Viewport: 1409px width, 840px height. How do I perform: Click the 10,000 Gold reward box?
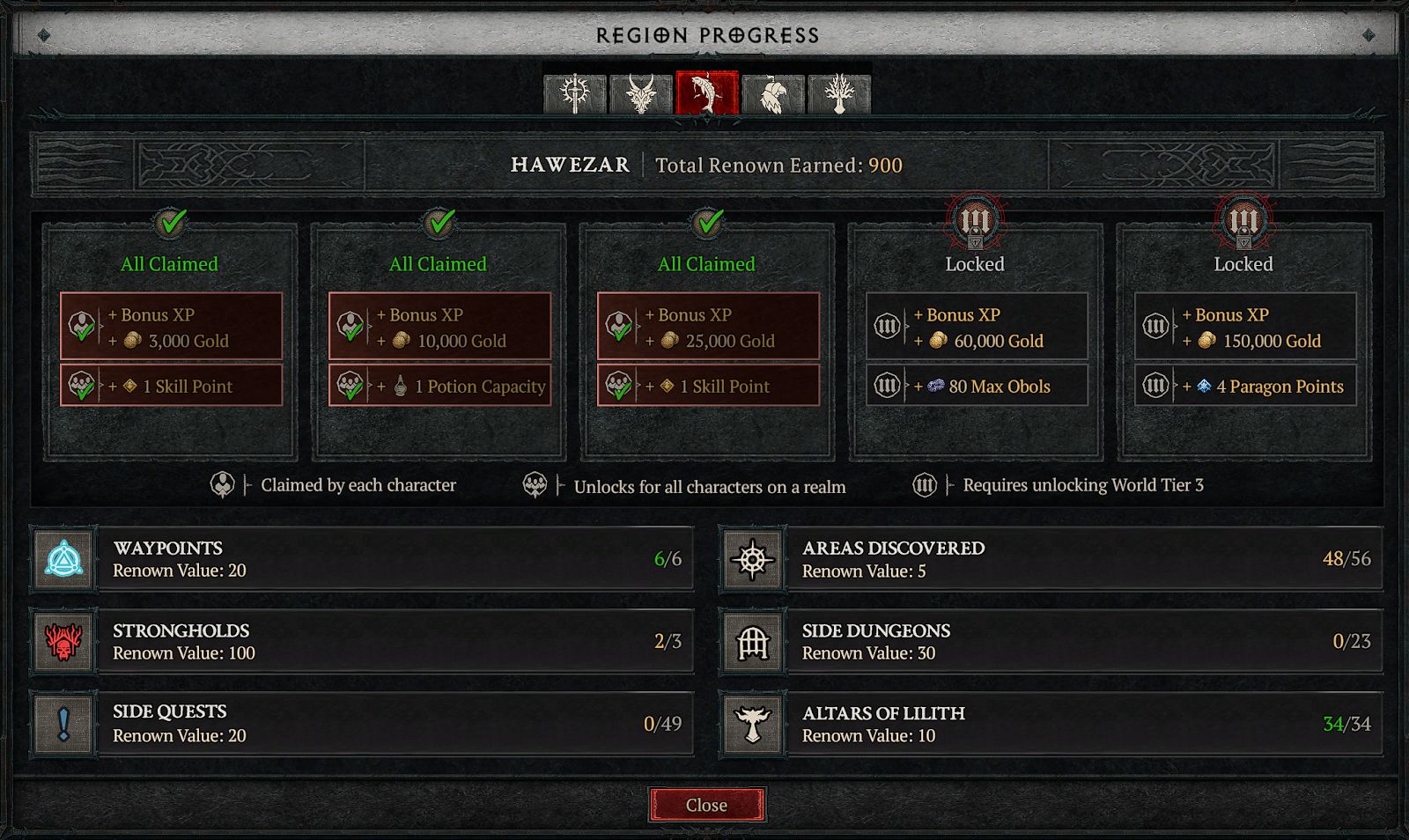(x=439, y=328)
